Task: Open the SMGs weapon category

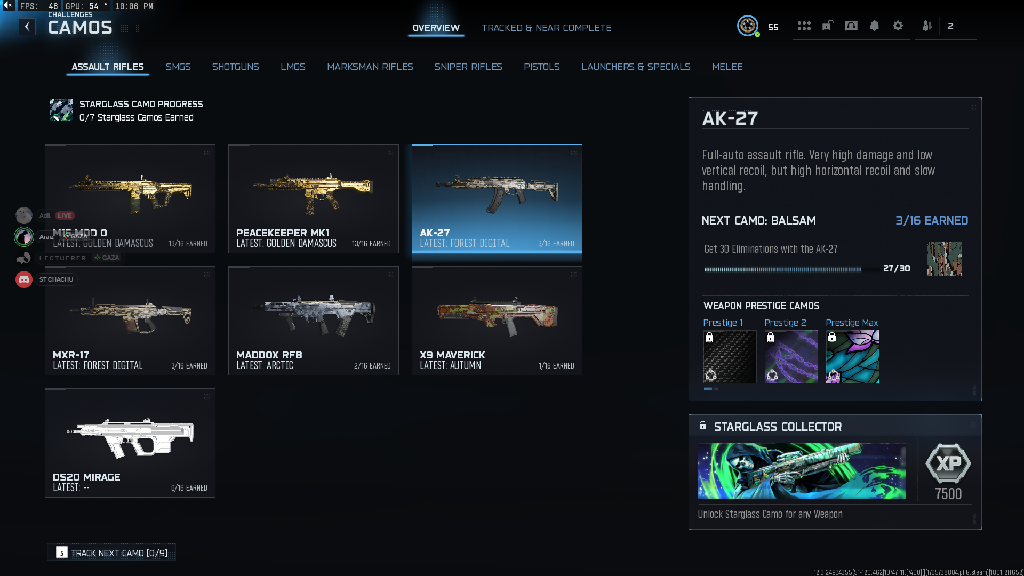Action: click(x=177, y=67)
